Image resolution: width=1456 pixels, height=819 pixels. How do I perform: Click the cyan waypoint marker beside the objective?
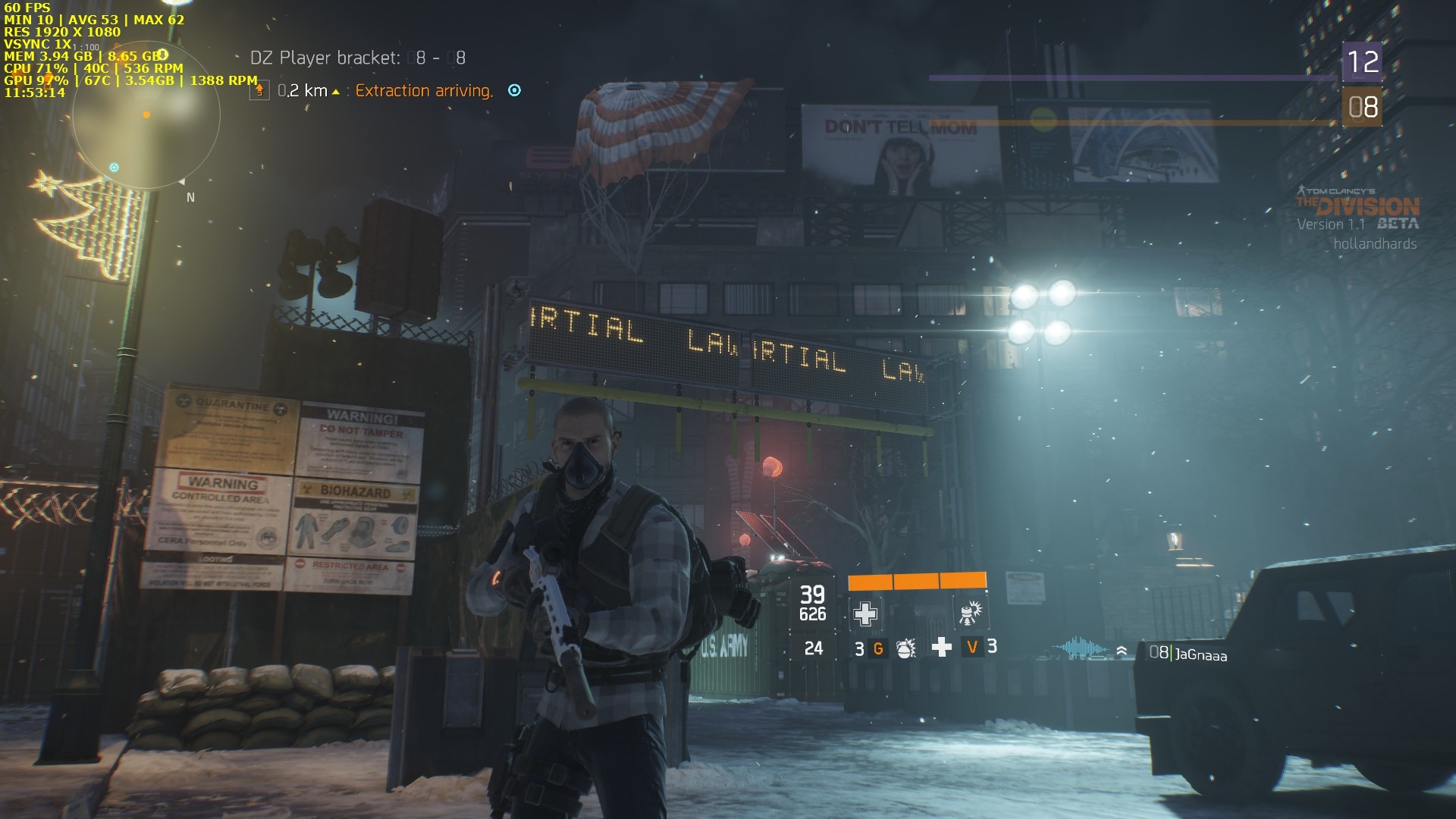(514, 90)
